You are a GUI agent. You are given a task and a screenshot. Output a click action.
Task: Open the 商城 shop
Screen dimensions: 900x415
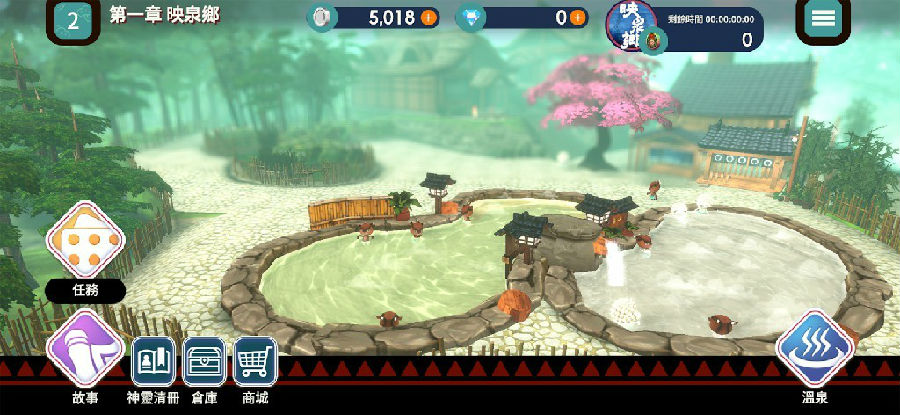click(x=255, y=363)
